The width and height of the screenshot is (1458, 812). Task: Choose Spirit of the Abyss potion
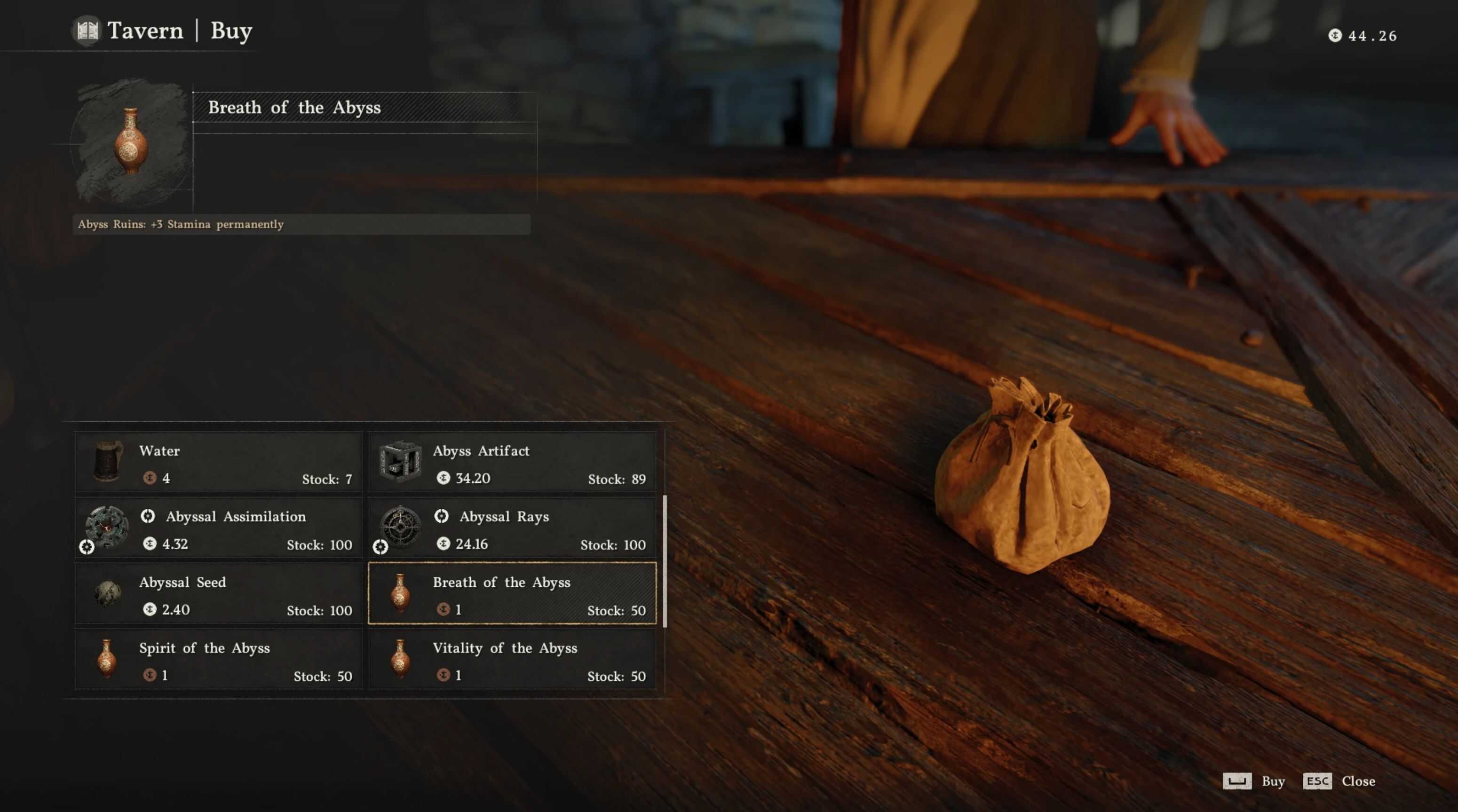(219, 660)
